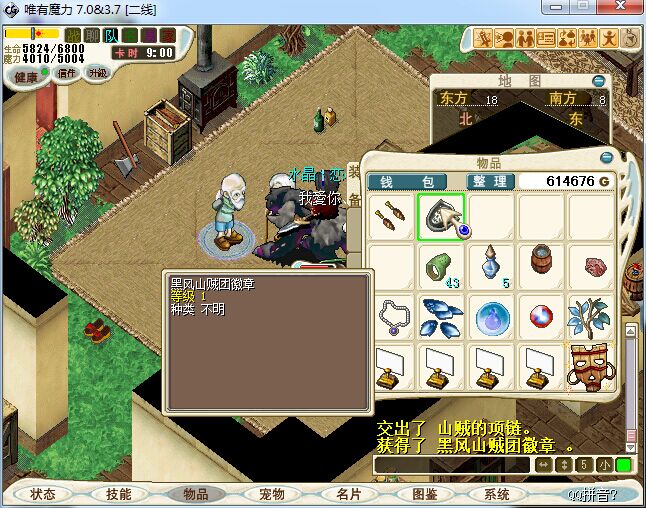Select the blue potion bottle item
This screenshot has width=646, height=508.
(x=491, y=267)
